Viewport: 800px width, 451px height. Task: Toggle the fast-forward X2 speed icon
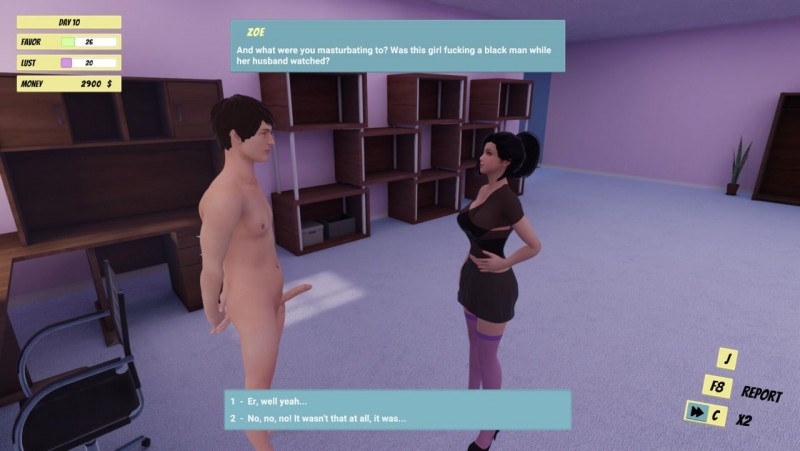tap(693, 413)
